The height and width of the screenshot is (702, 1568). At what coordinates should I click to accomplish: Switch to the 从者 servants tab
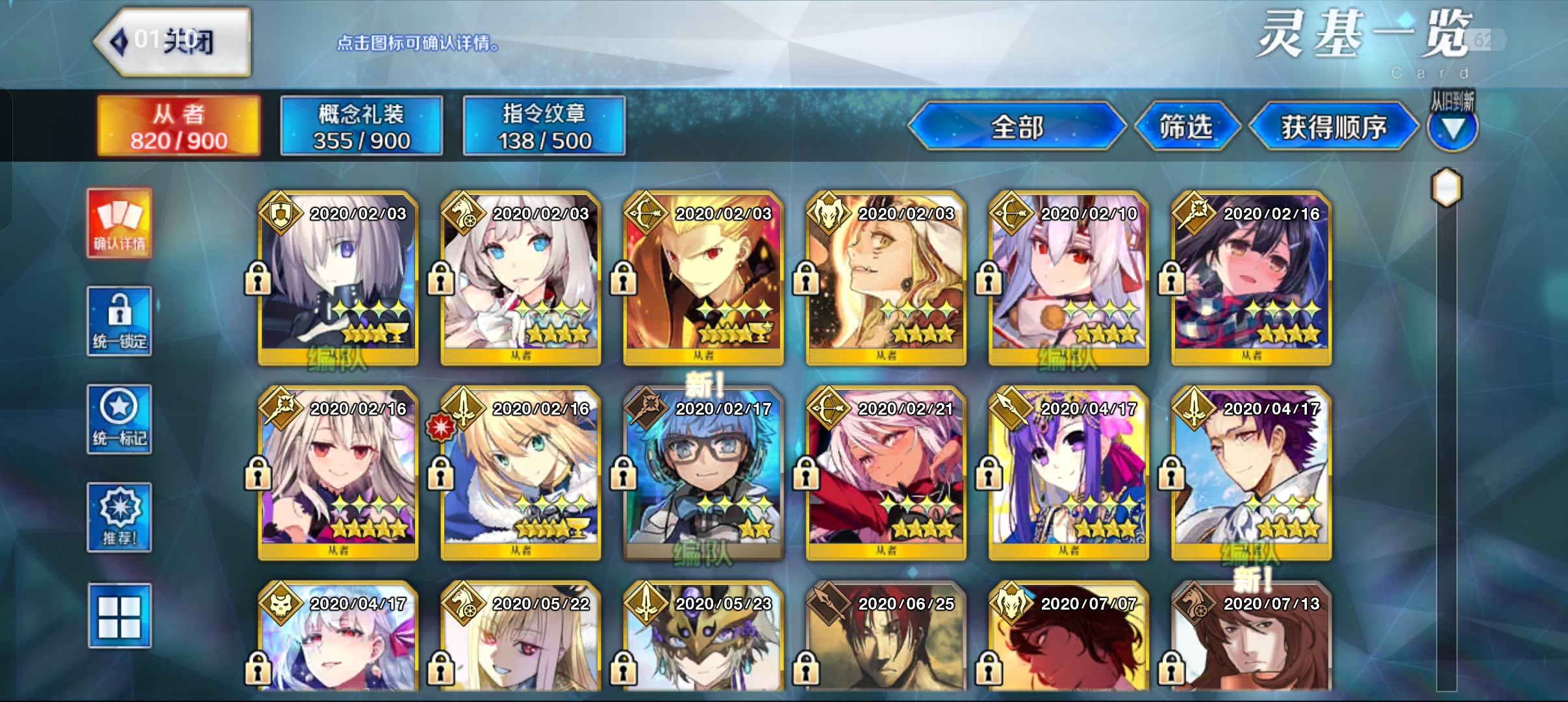click(x=179, y=126)
